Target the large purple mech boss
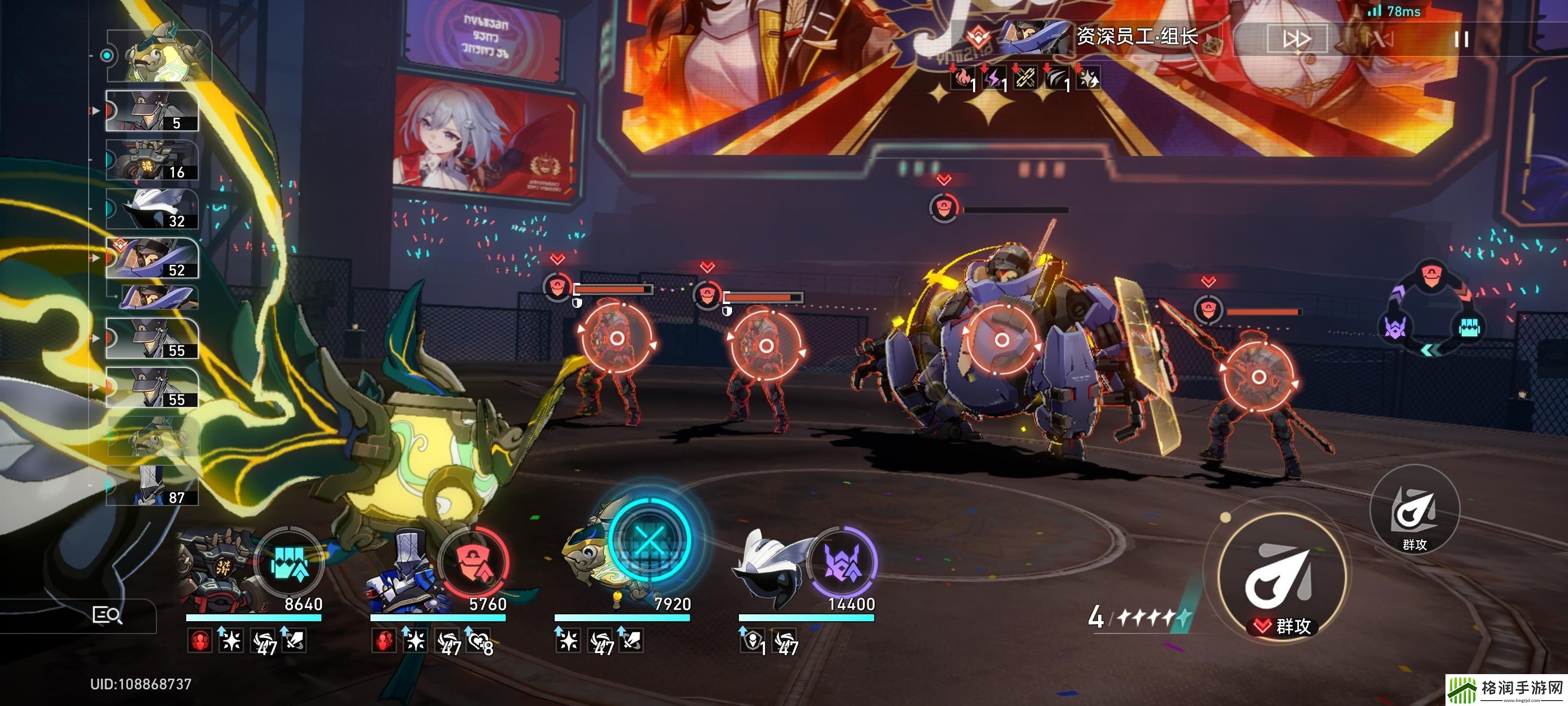1568x706 pixels. [1001, 340]
